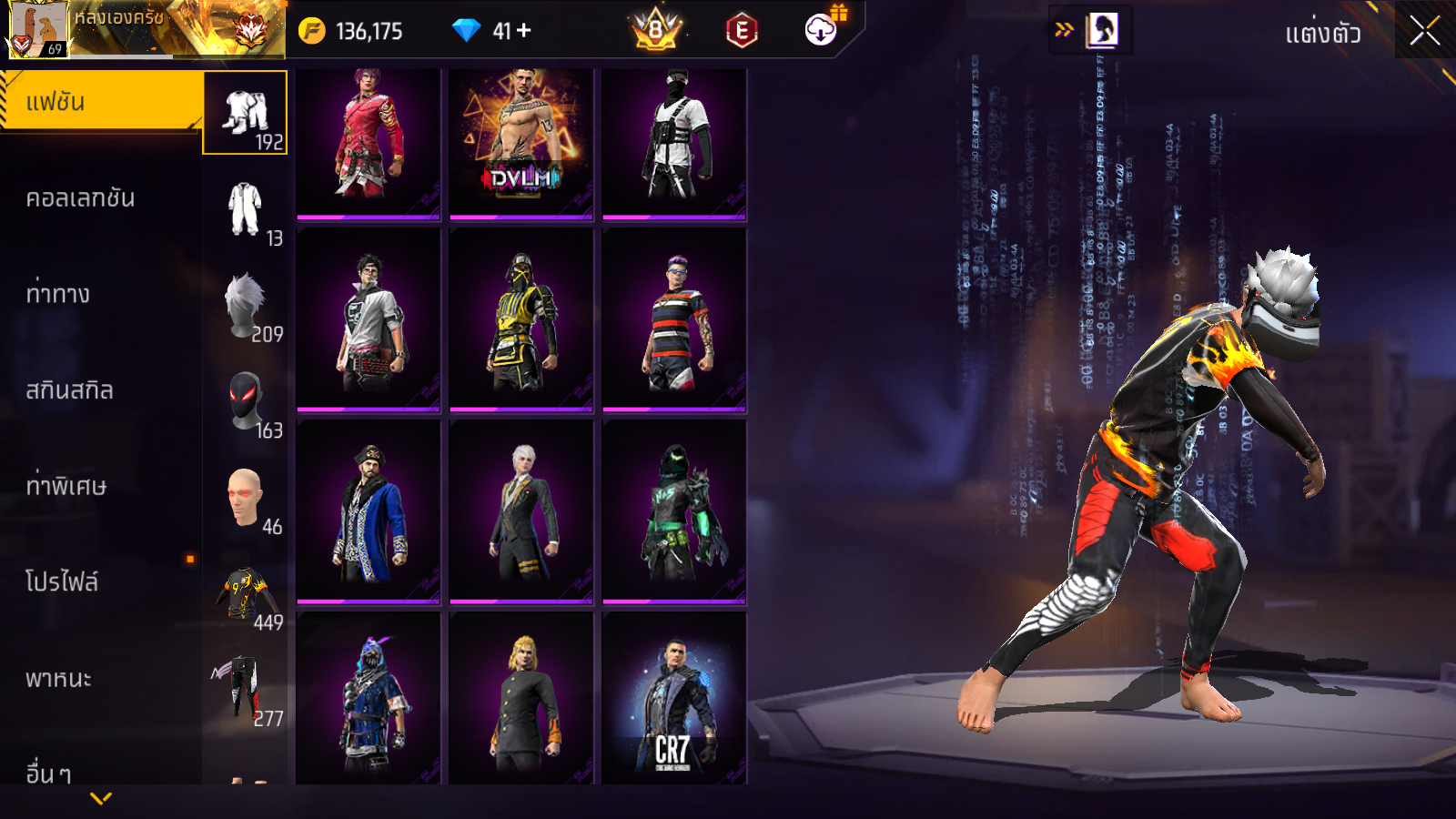1456x819 pixels.
Task: Open the cloud download gift icon
Action: (x=822, y=30)
